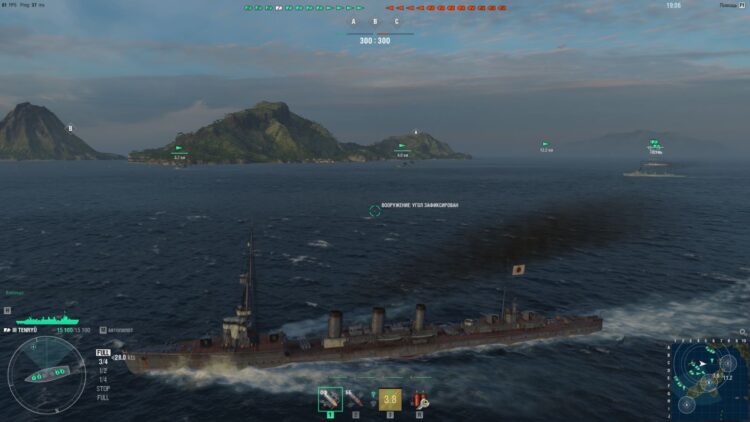This screenshot has height=422, width=750.
Task: Open the minimap in the corner
Action: (708, 378)
